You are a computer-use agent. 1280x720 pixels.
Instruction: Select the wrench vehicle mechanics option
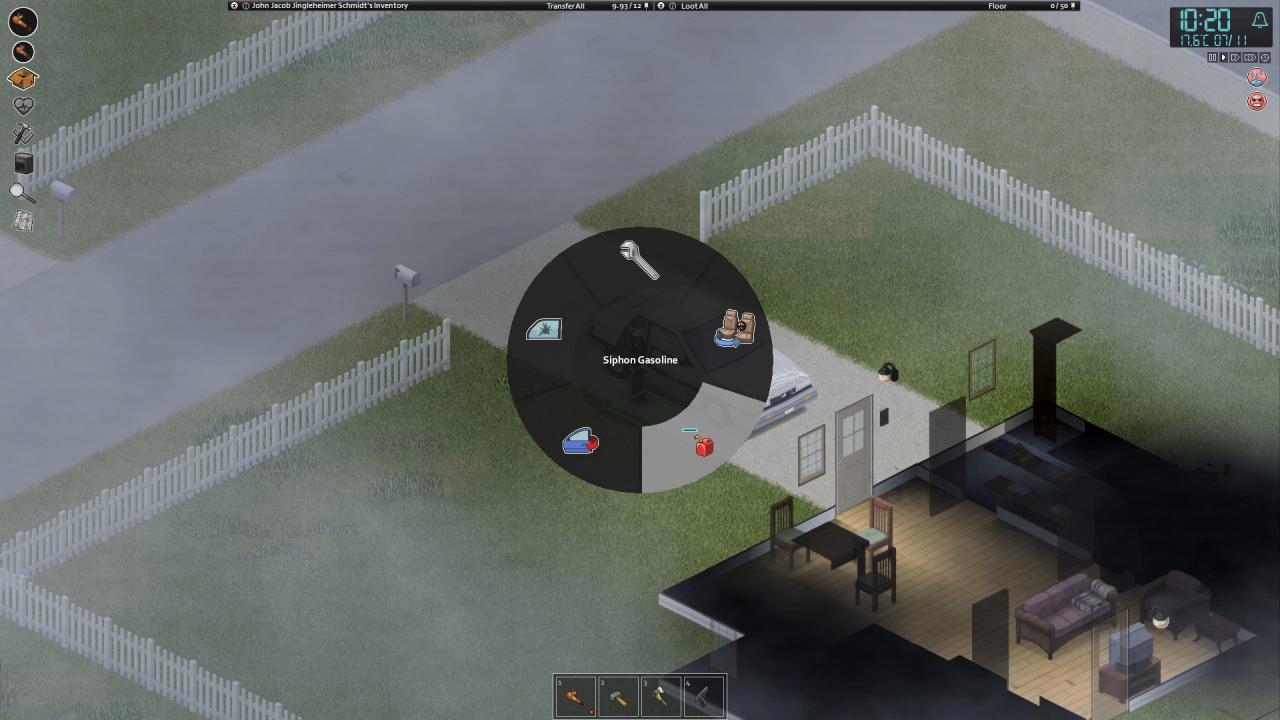(638, 260)
